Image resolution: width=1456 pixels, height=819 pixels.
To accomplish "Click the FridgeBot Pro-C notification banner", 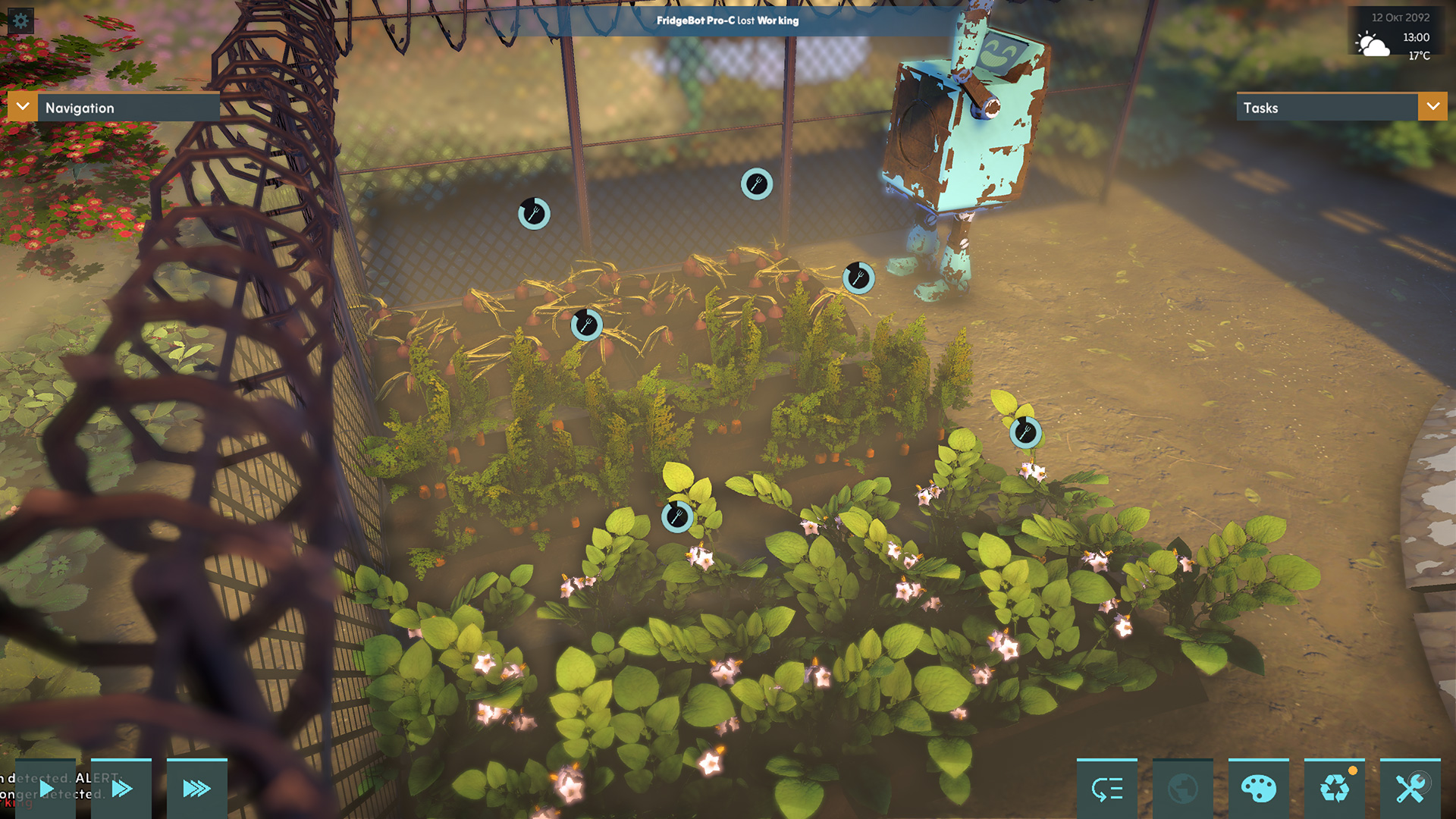I will (x=727, y=20).
